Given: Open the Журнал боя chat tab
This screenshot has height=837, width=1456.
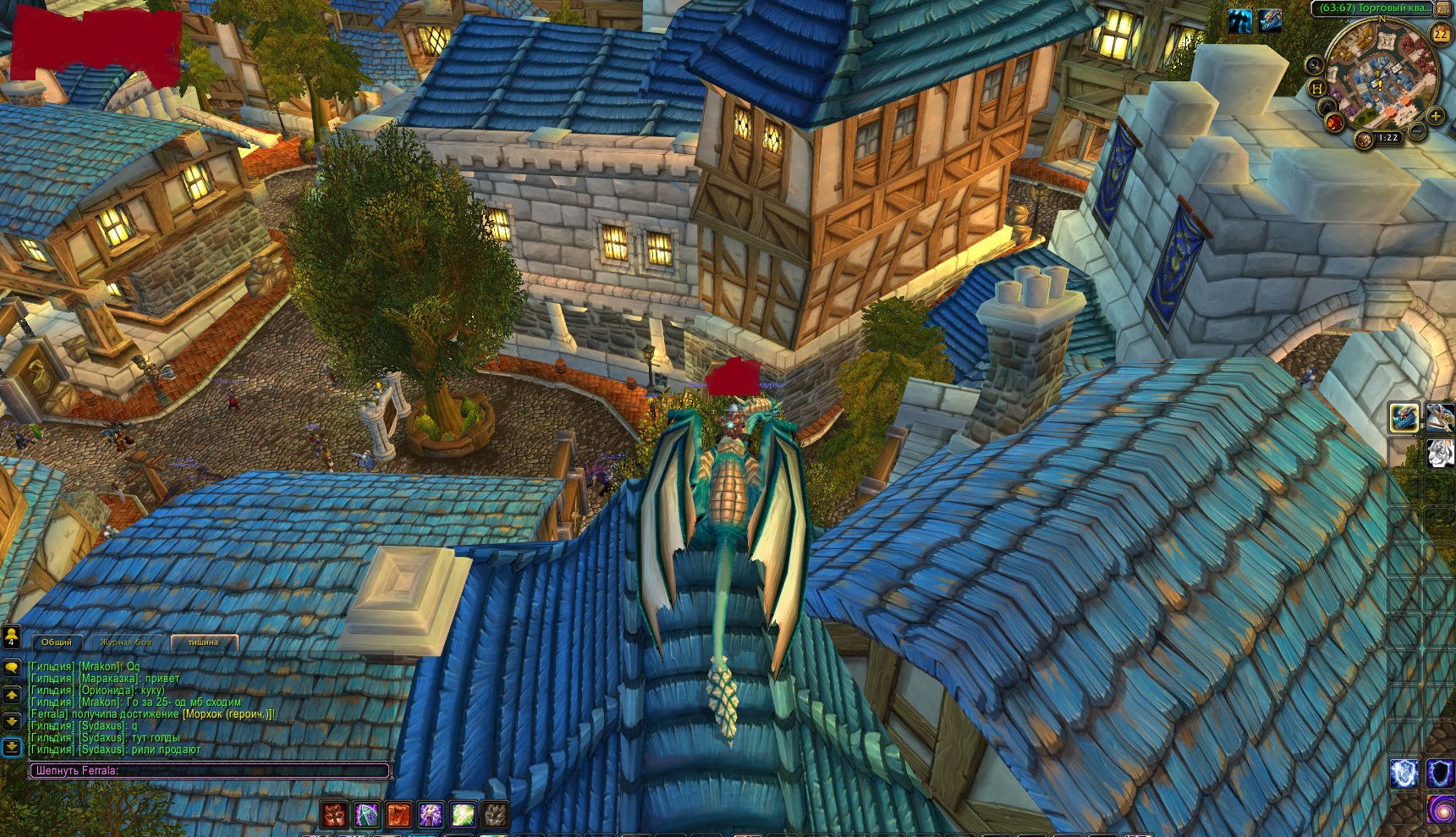Looking at the screenshot, I should 126,642.
